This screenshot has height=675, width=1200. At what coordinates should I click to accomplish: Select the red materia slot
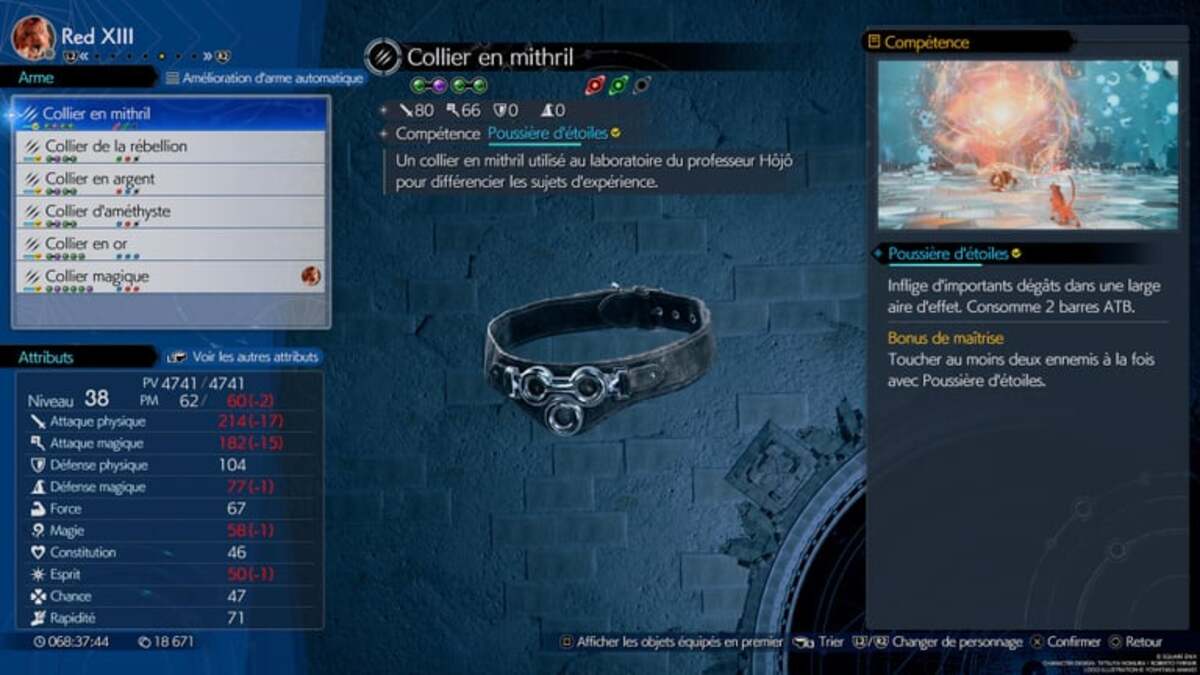tap(595, 86)
